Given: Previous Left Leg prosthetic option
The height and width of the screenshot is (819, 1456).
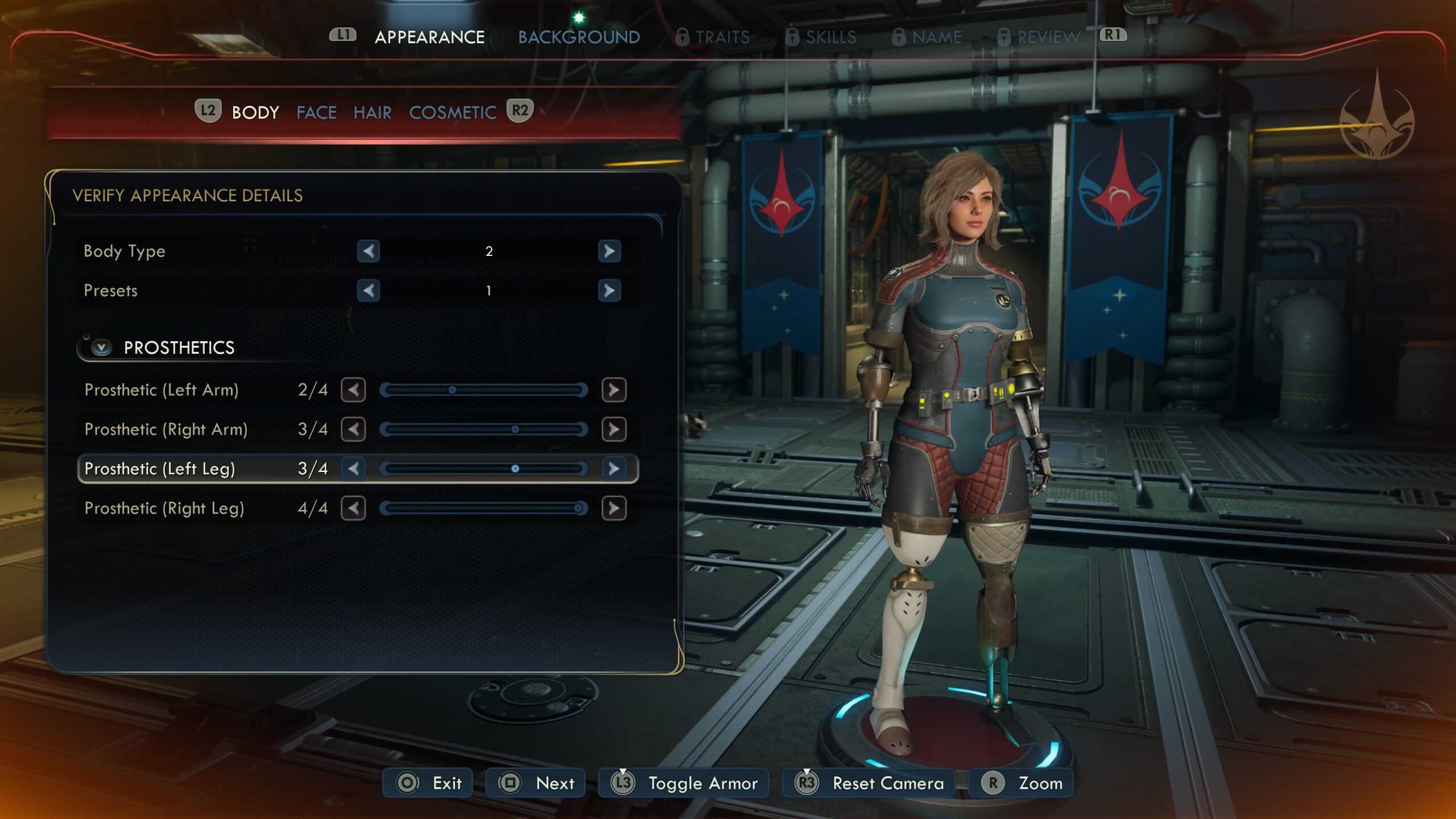Looking at the screenshot, I should (353, 469).
